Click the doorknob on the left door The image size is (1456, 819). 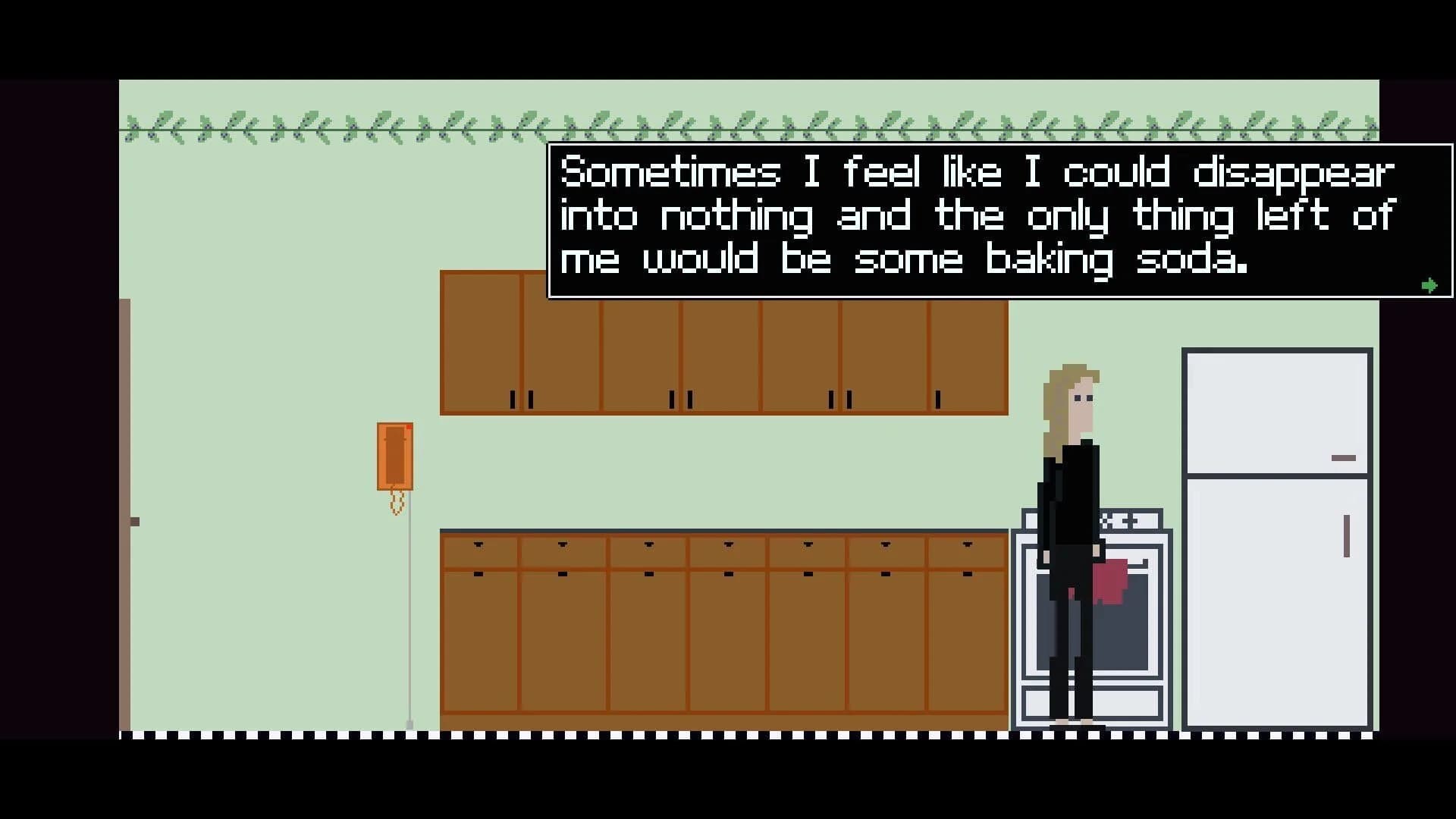[x=135, y=520]
